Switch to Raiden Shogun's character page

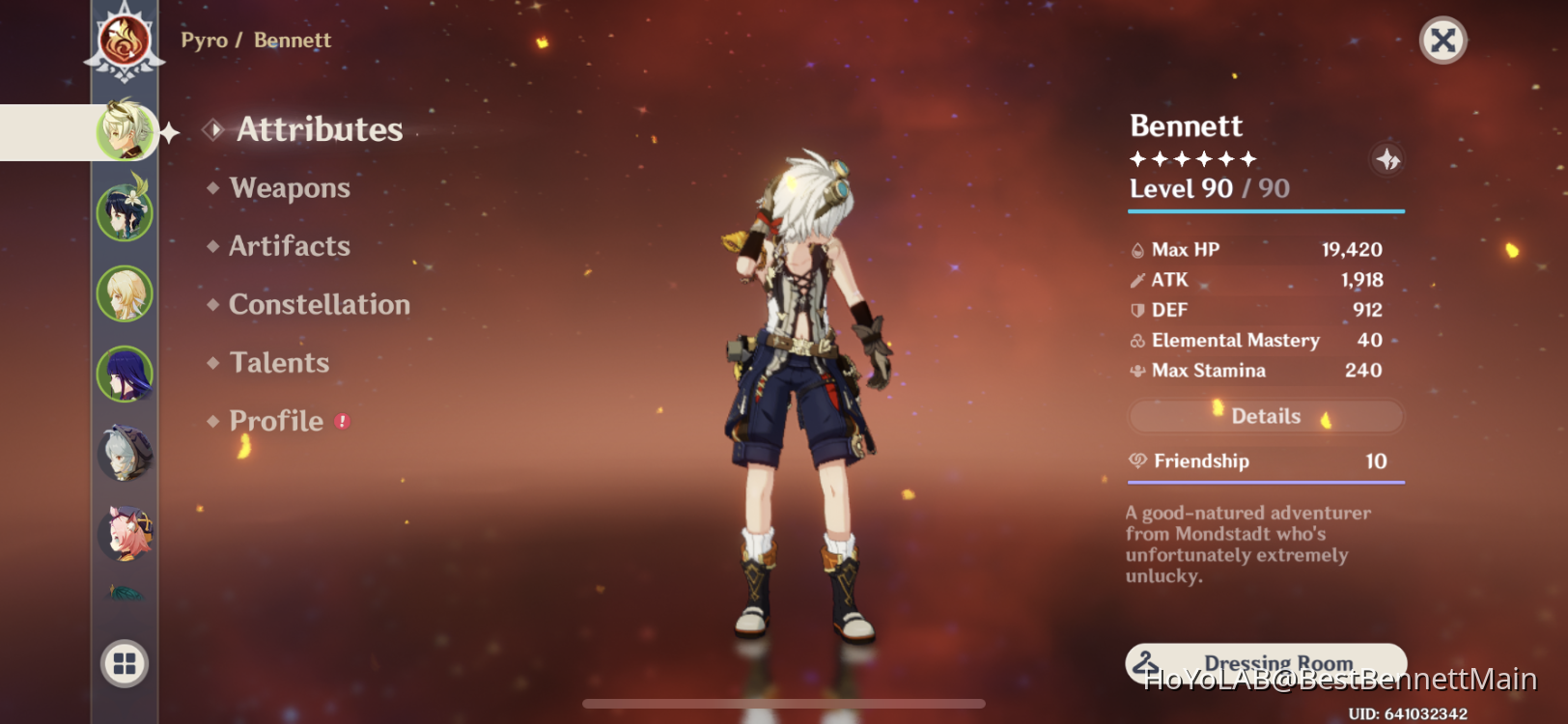(124, 374)
